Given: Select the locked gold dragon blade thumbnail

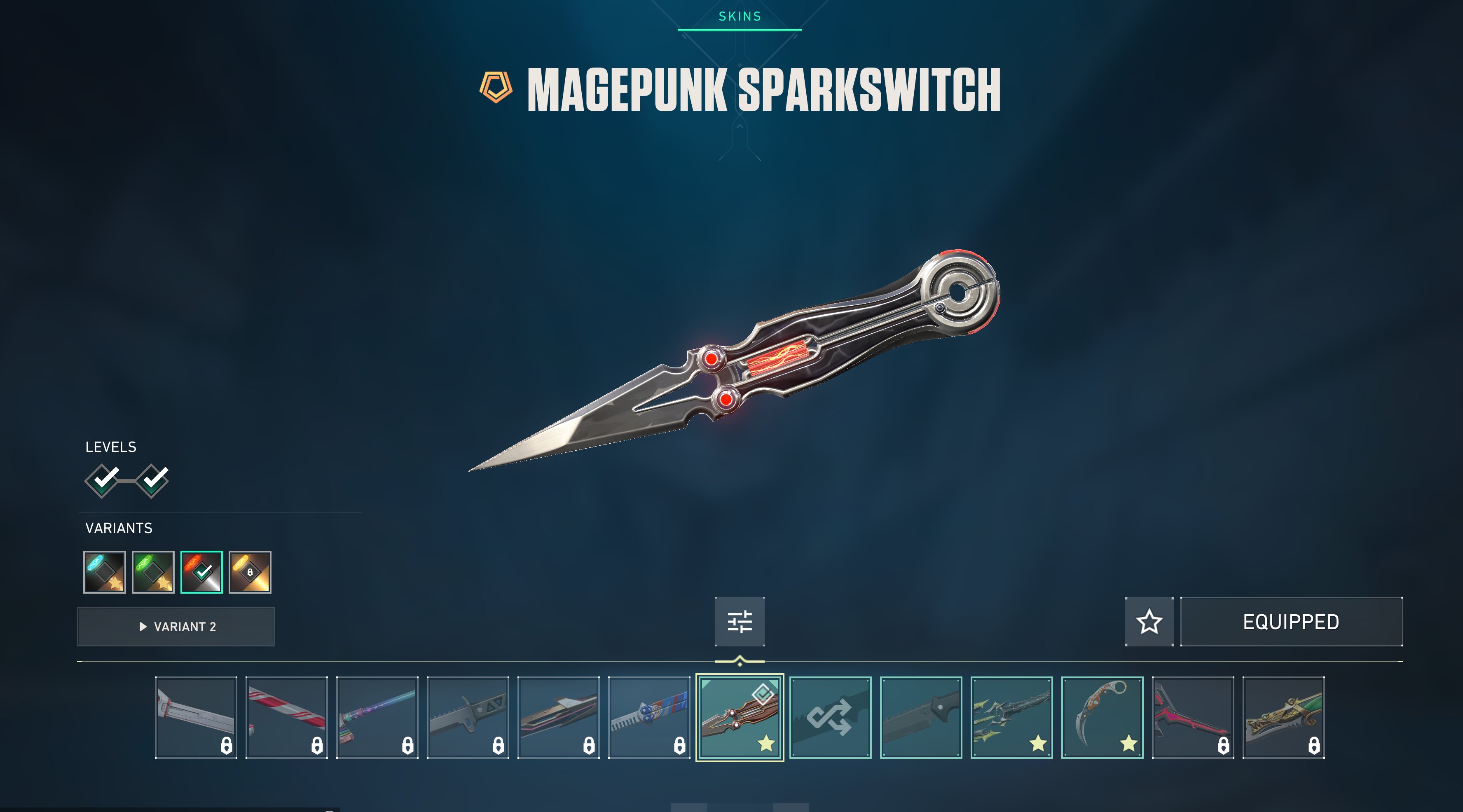Looking at the screenshot, I should pyautogui.click(x=1283, y=717).
